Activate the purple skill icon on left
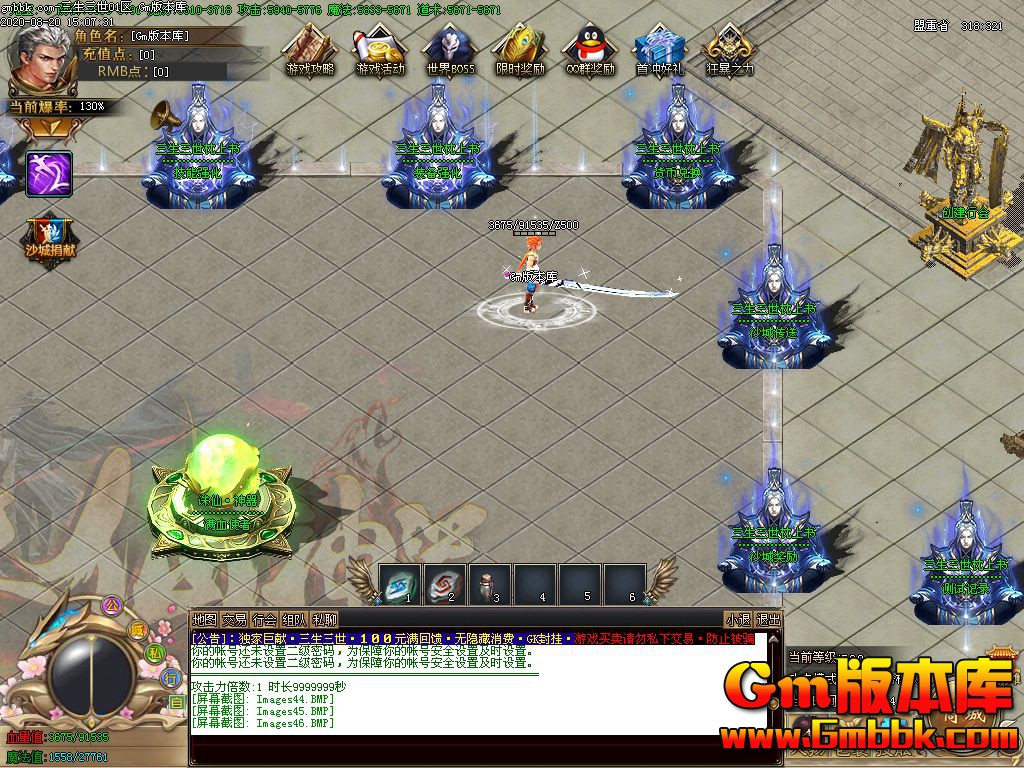 (49, 173)
